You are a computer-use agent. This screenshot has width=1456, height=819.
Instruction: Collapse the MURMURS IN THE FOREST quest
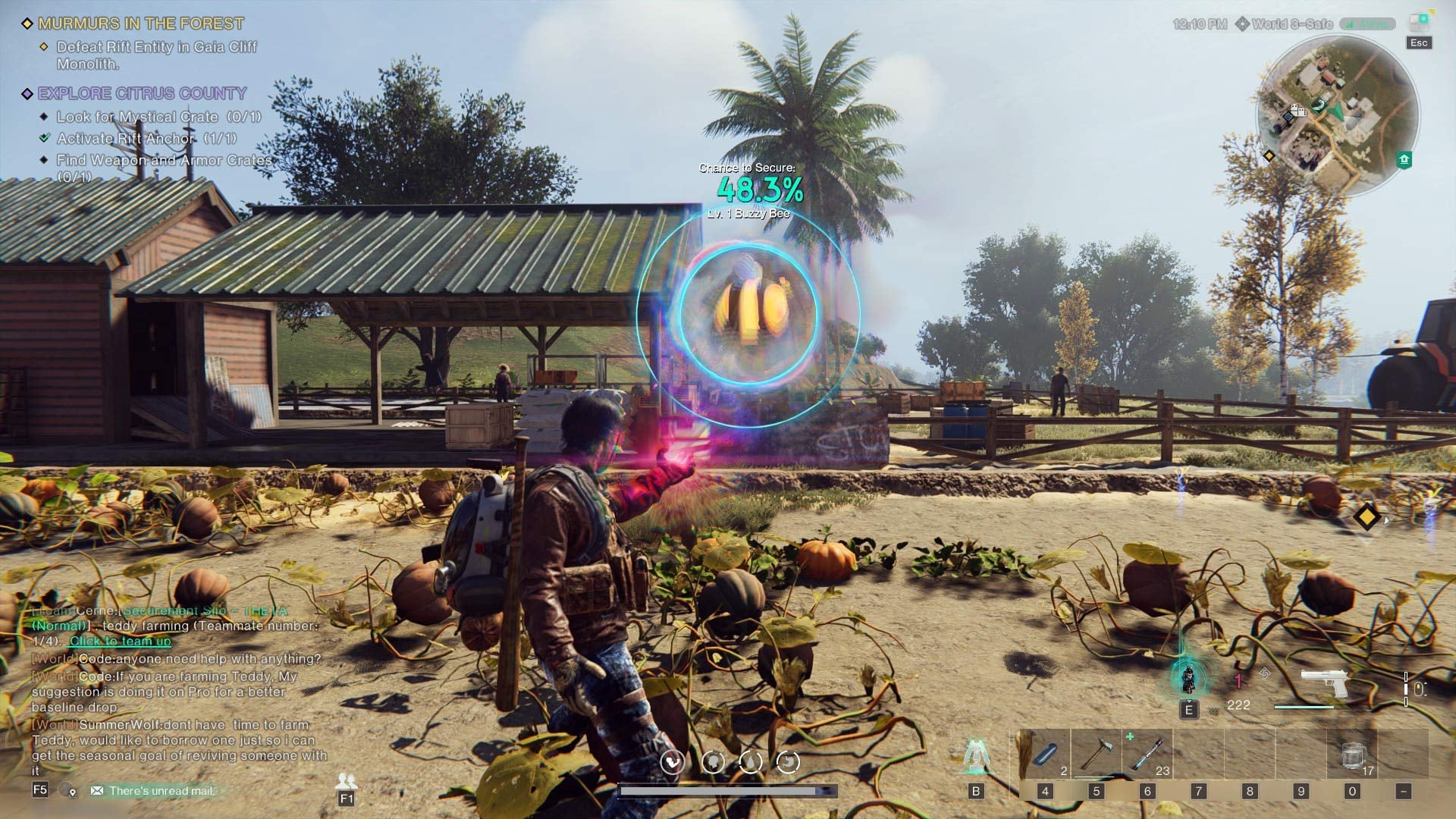pyautogui.click(x=28, y=23)
